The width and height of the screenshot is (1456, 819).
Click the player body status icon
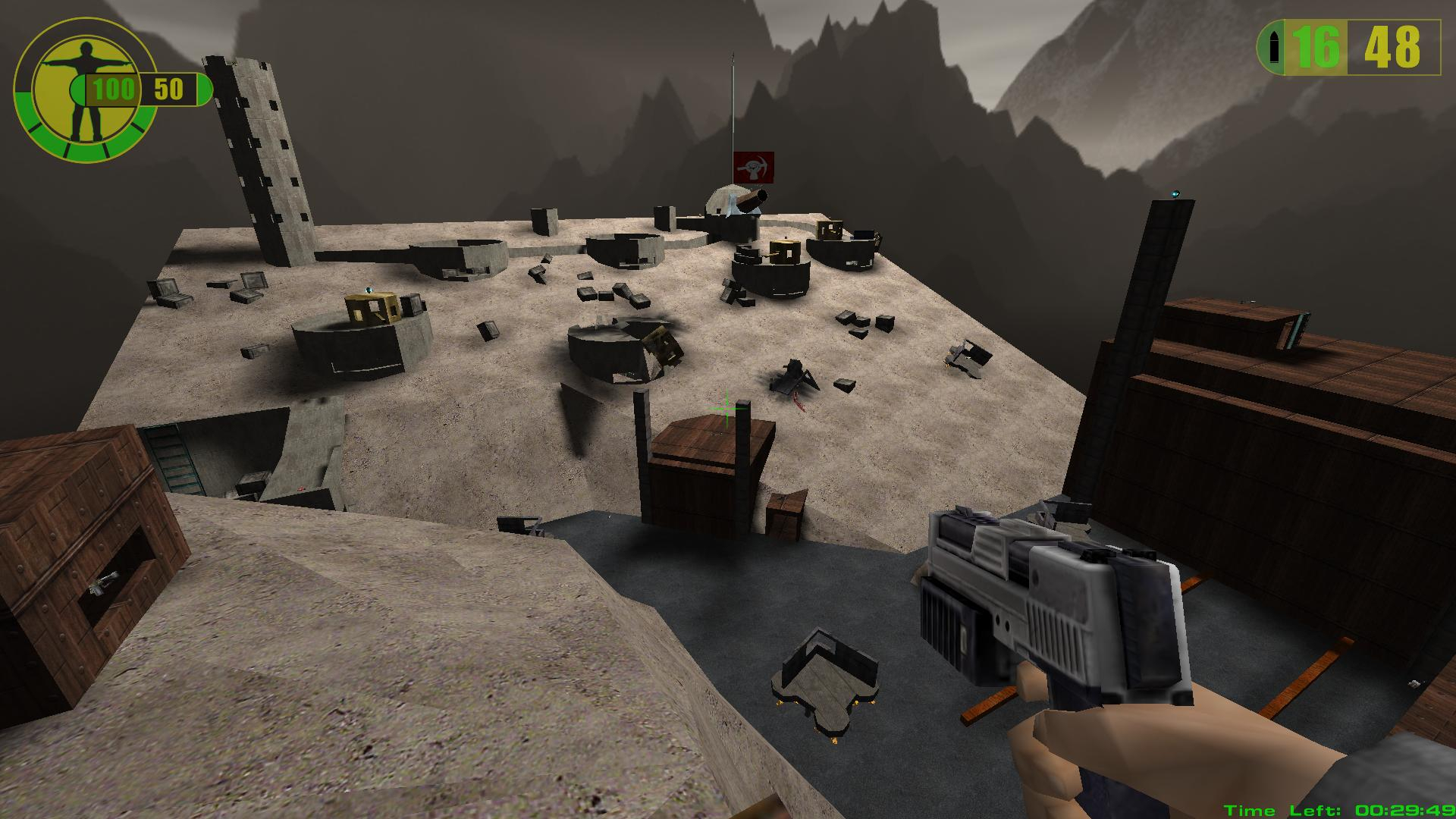coord(83,89)
